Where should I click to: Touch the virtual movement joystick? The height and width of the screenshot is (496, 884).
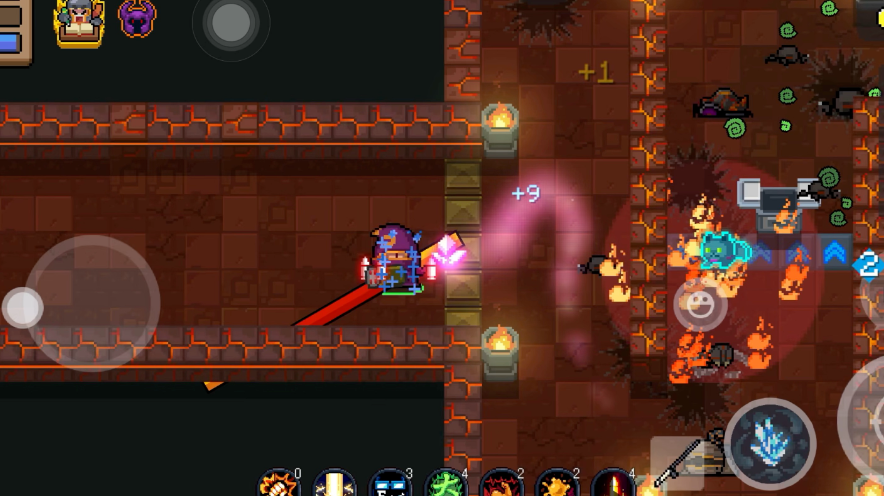tap(92, 303)
